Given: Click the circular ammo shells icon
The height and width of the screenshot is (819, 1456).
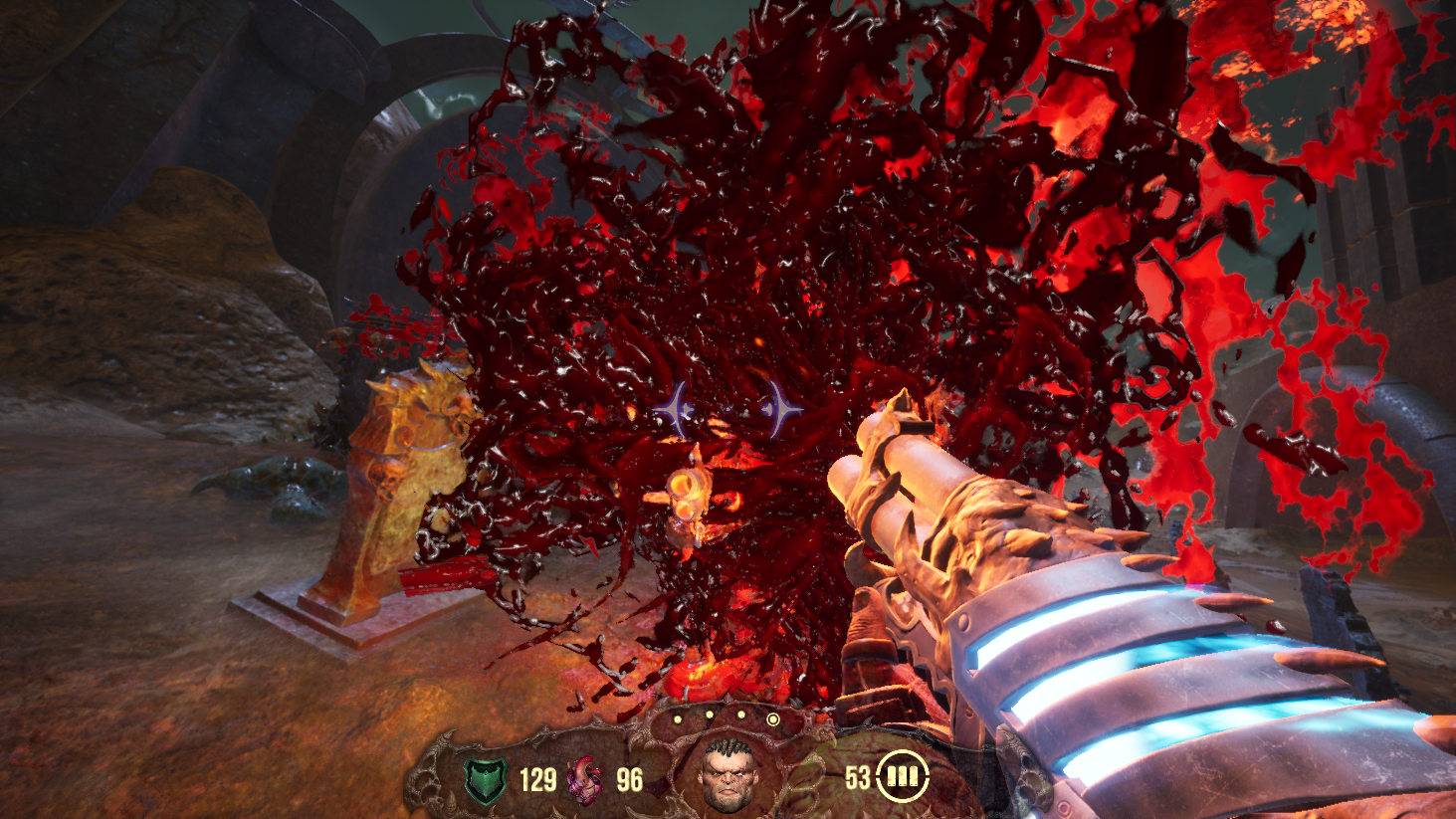Looking at the screenshot, I should 902,776.
